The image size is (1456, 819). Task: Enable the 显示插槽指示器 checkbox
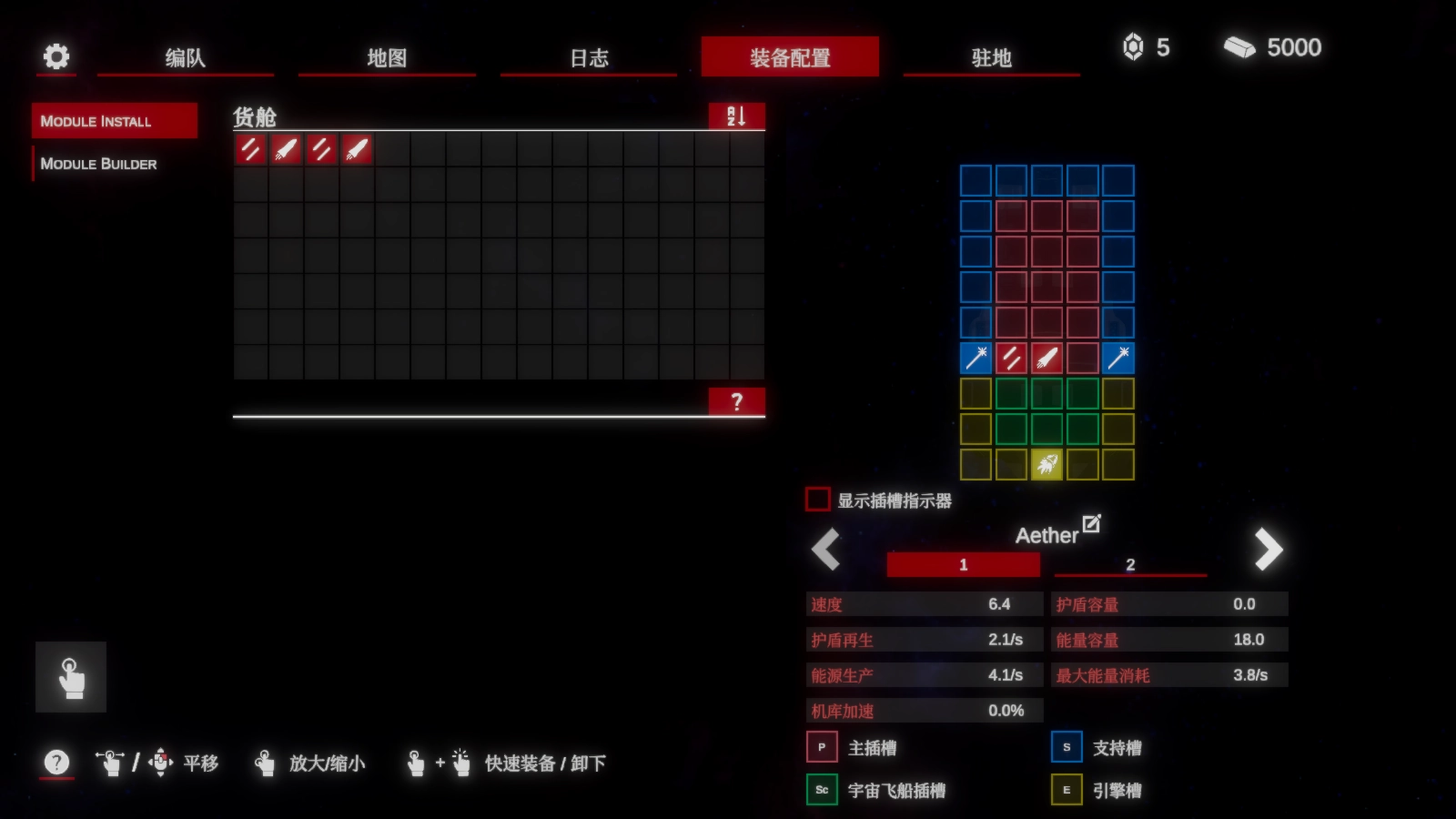pyautogui.click(x=817, y=500)
